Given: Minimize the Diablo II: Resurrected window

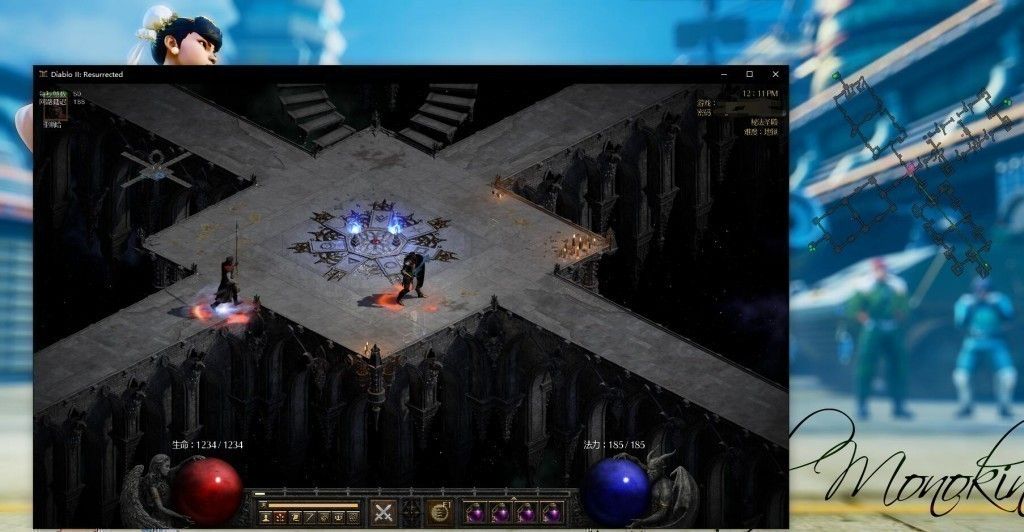Looking at the screenshot, I should [724, 74].
